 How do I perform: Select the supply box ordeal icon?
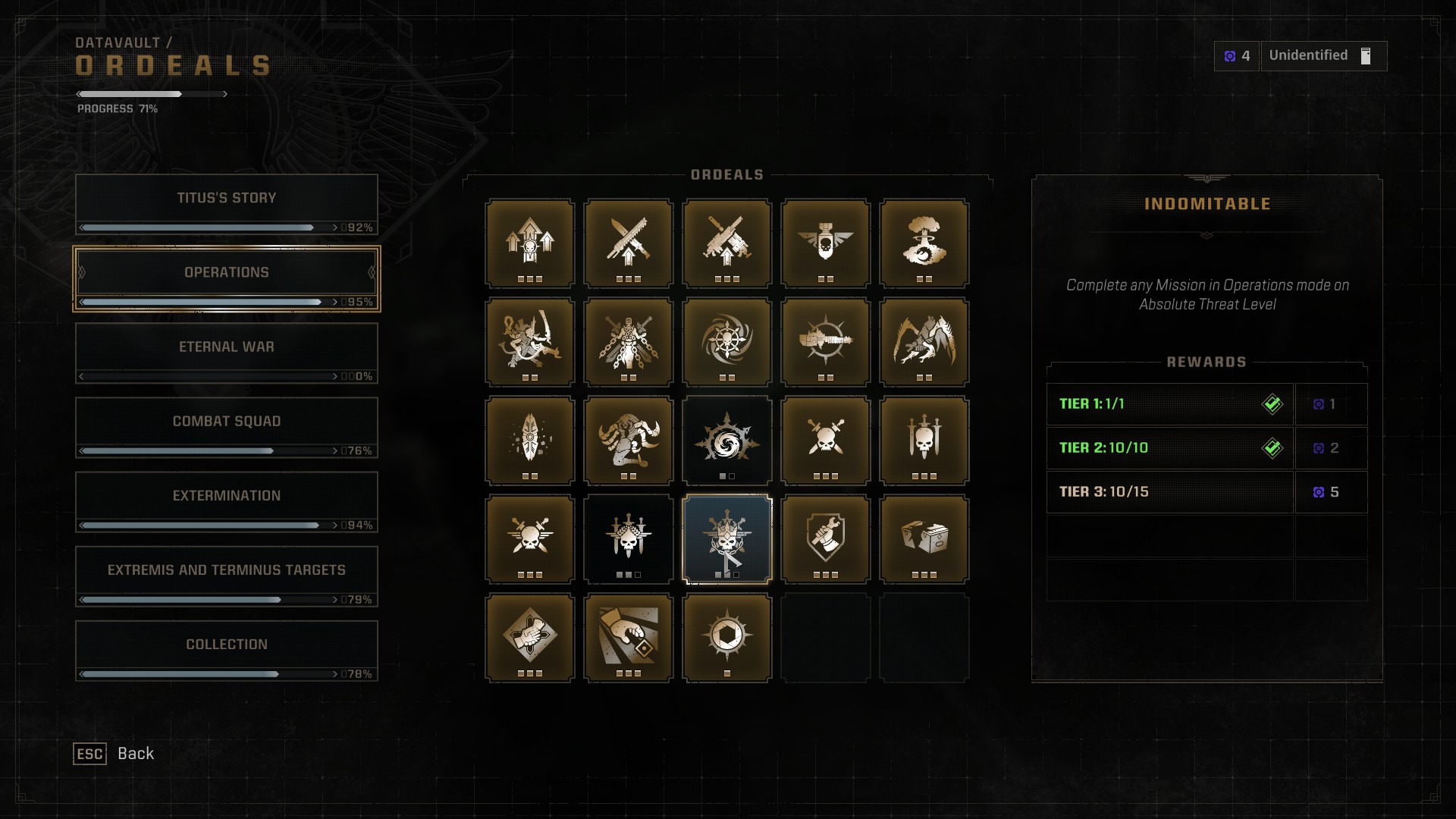tap(924, 538)
